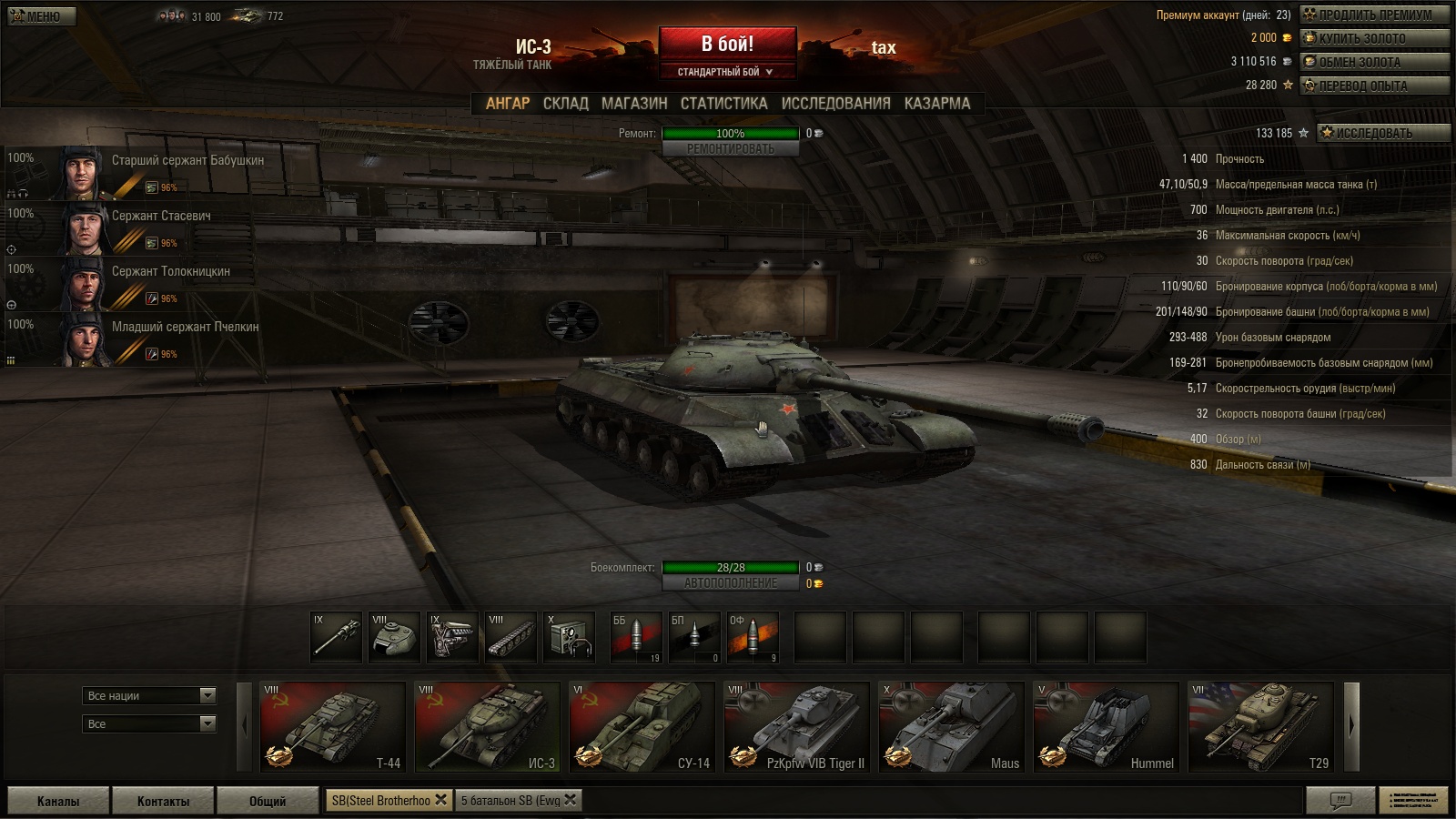Start the battle with В бой! button
Image resolution: width=1456 pixels, height=819 pixels.
pyautogui.click(x=727, y=44)
